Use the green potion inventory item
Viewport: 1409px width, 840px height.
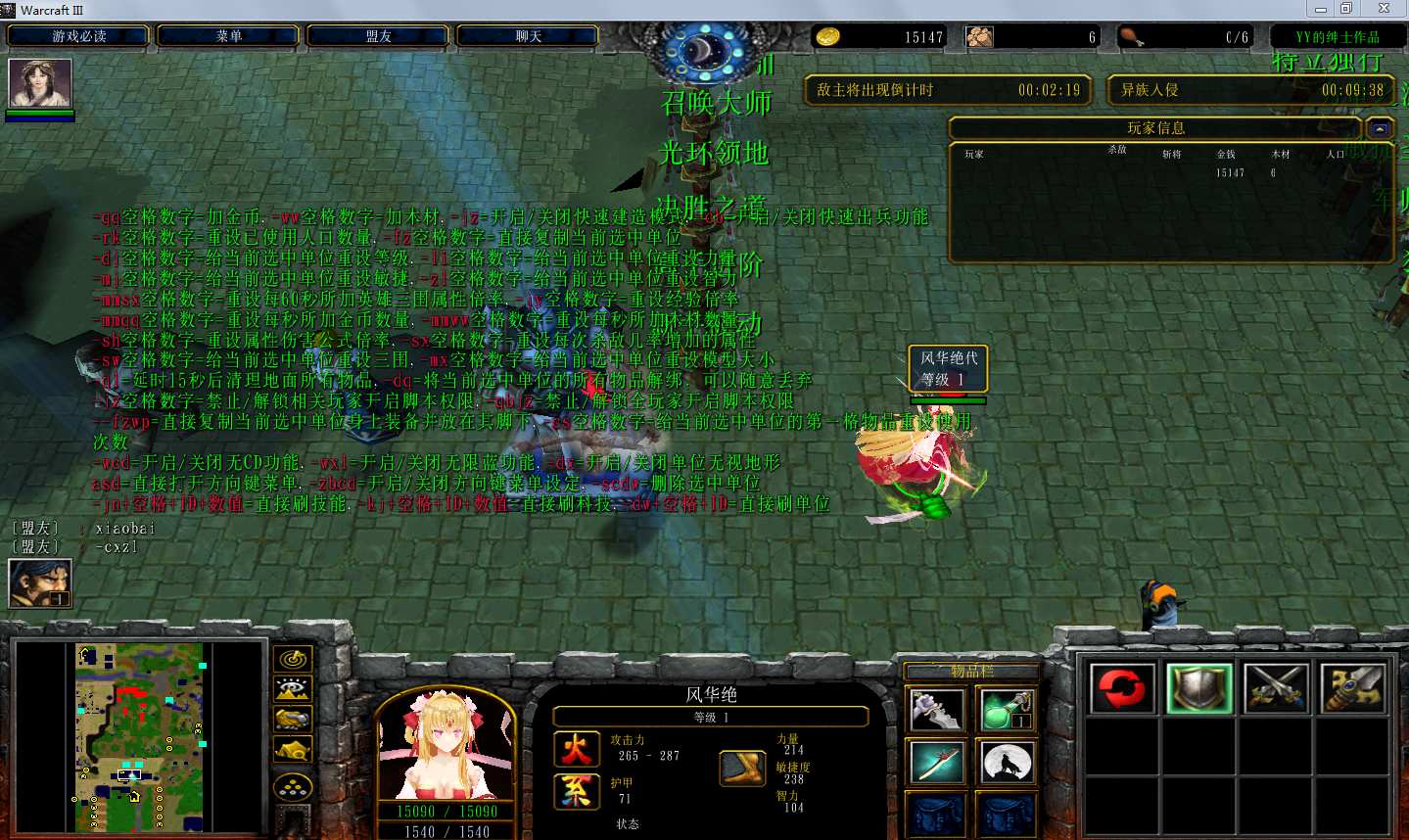point(1006,710)
